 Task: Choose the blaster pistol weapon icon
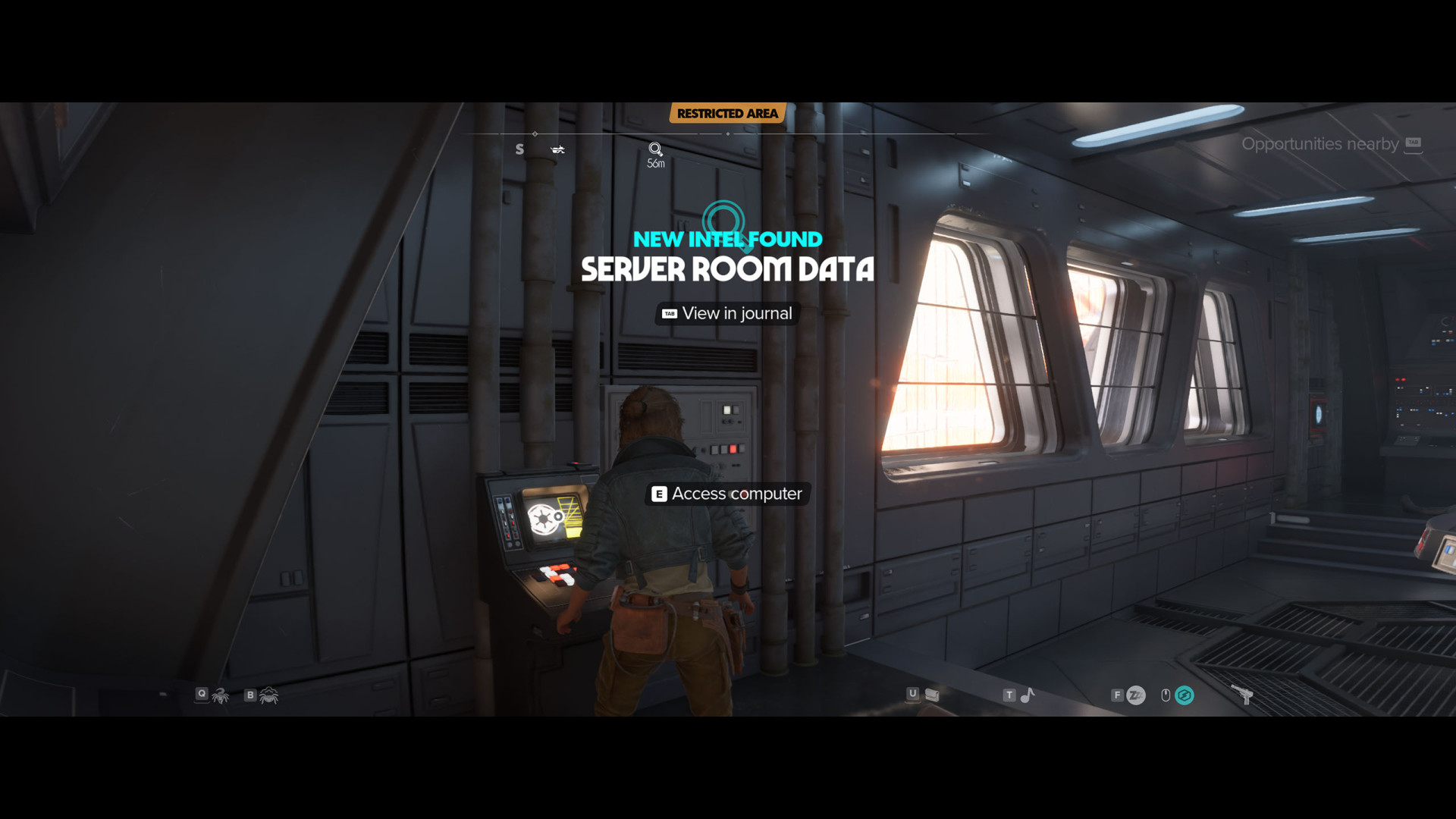(1241, 694)
